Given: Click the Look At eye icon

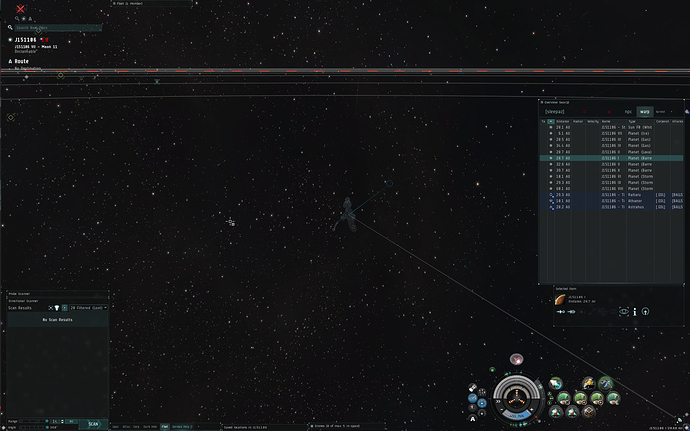Looking at the screenshot, I should pos(624,311).
